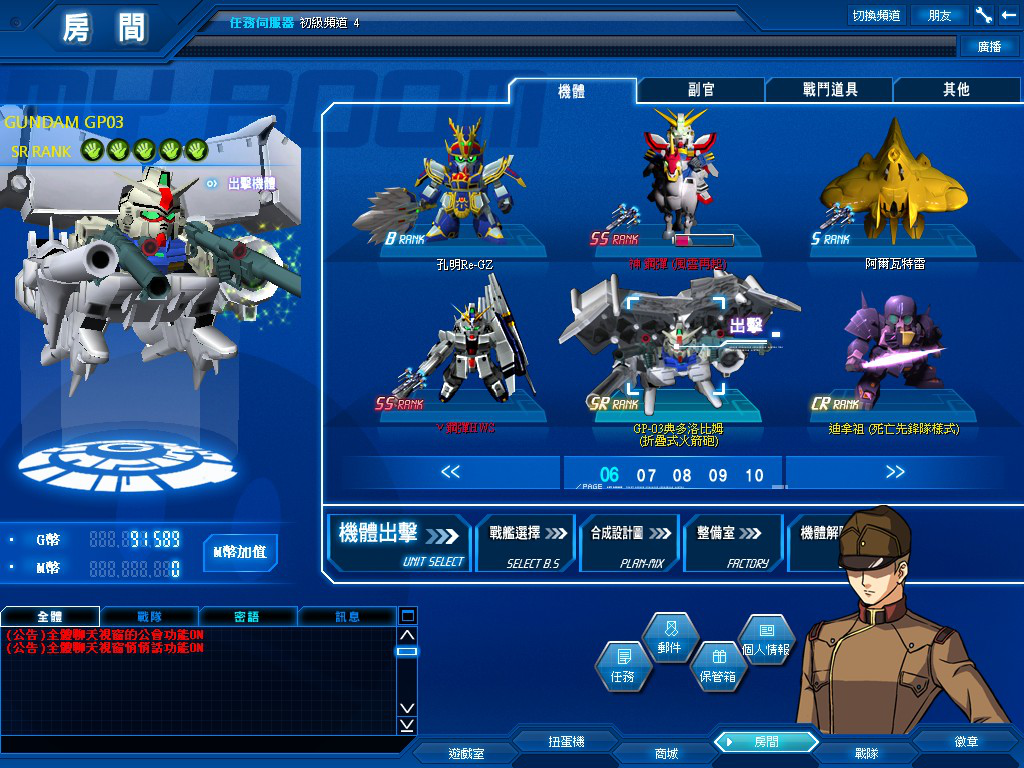Open 戰艦選擇 battleship select
The width and height of the screenshot is (1024, 768).
click(526, 543)
